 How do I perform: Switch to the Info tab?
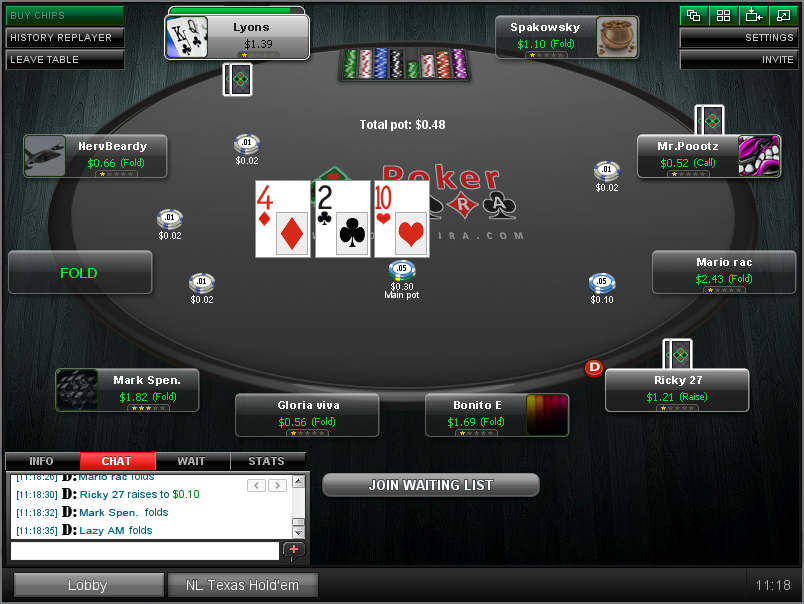(42, 461)
